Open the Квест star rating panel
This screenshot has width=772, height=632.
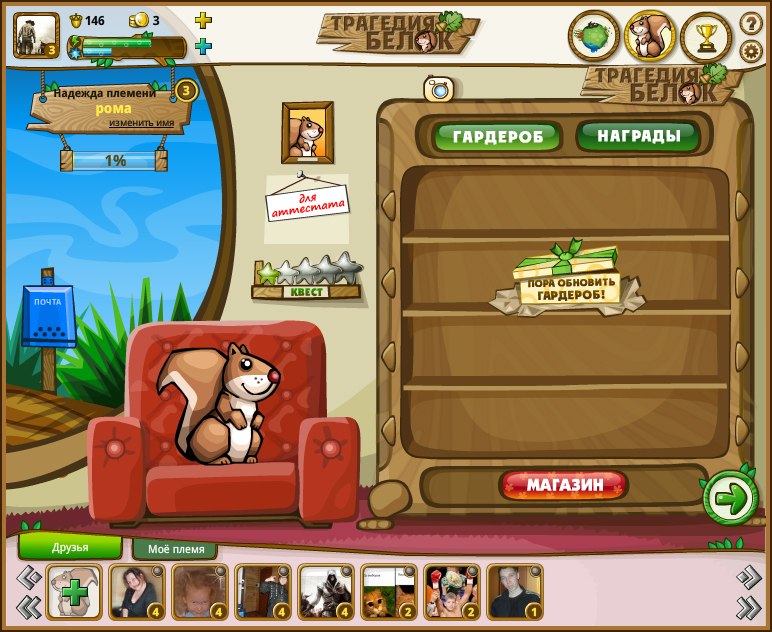pos(306,277)
